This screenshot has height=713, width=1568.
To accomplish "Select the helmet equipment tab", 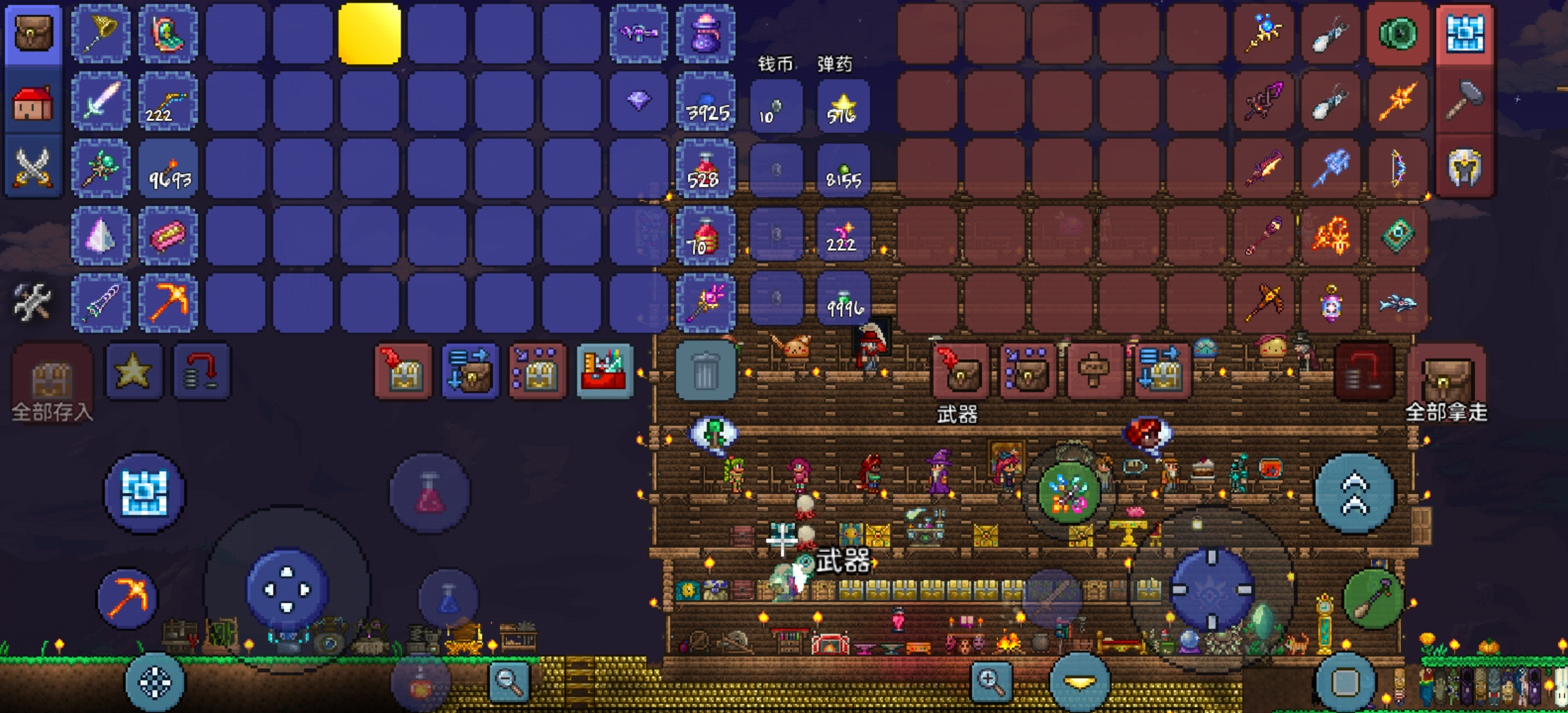I will [x=1464, y=167].
